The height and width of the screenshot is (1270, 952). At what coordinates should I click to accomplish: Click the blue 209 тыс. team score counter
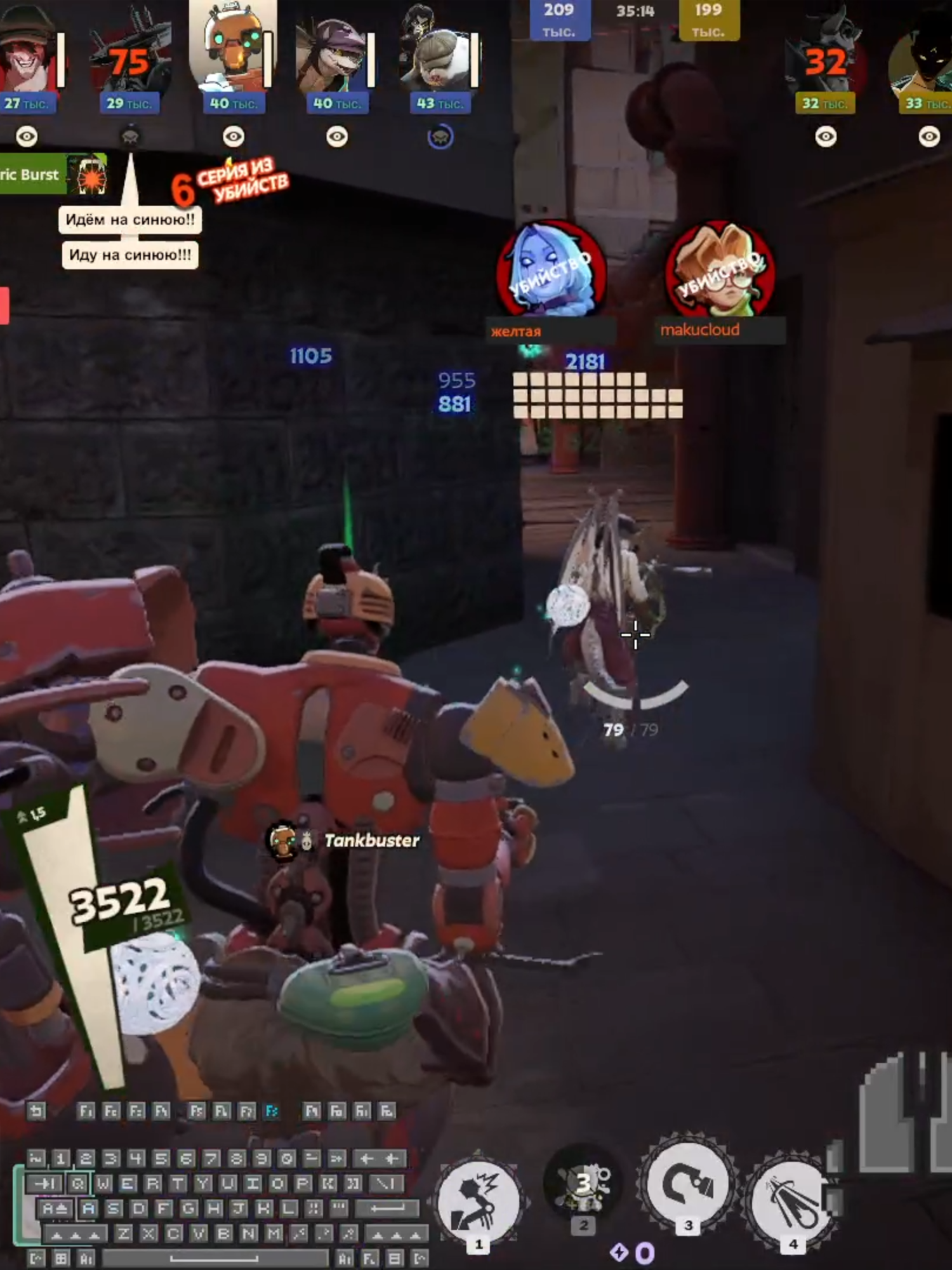tap(559, 16)
